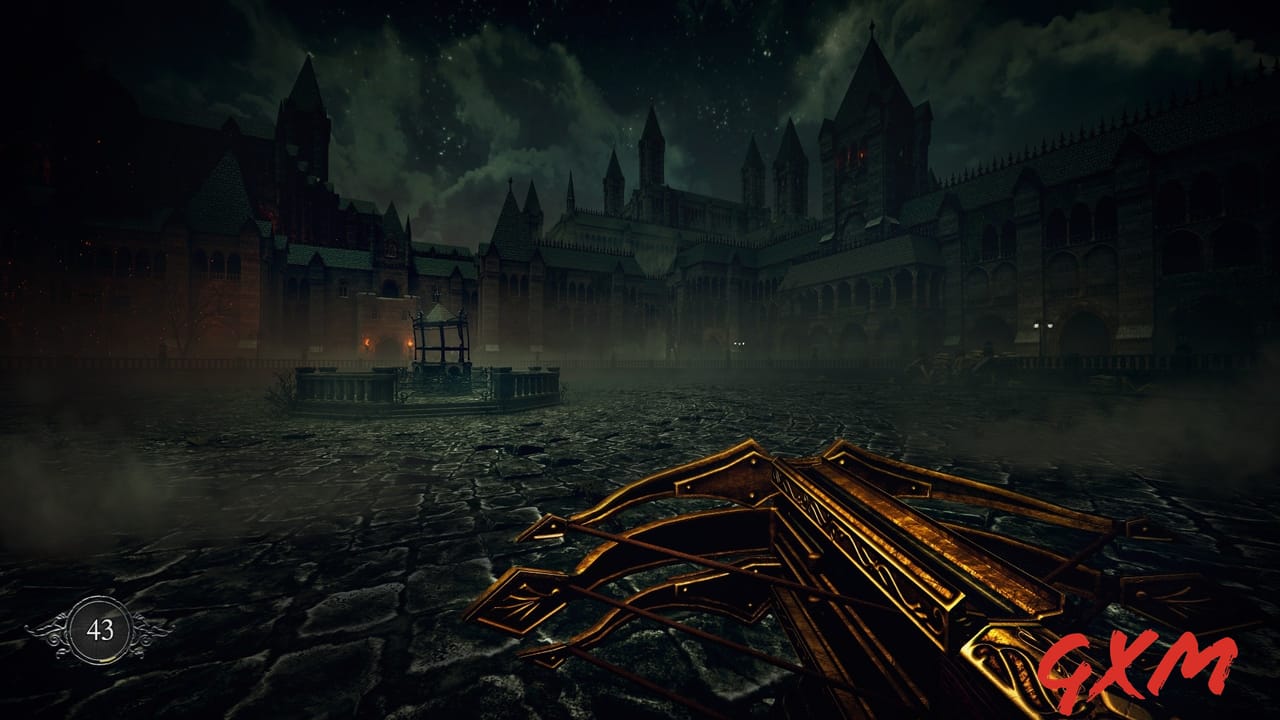Screen dimensions: 1280x720
Task: Select the orange torch by the gatehouse
Action: click(x=368, y=342)
